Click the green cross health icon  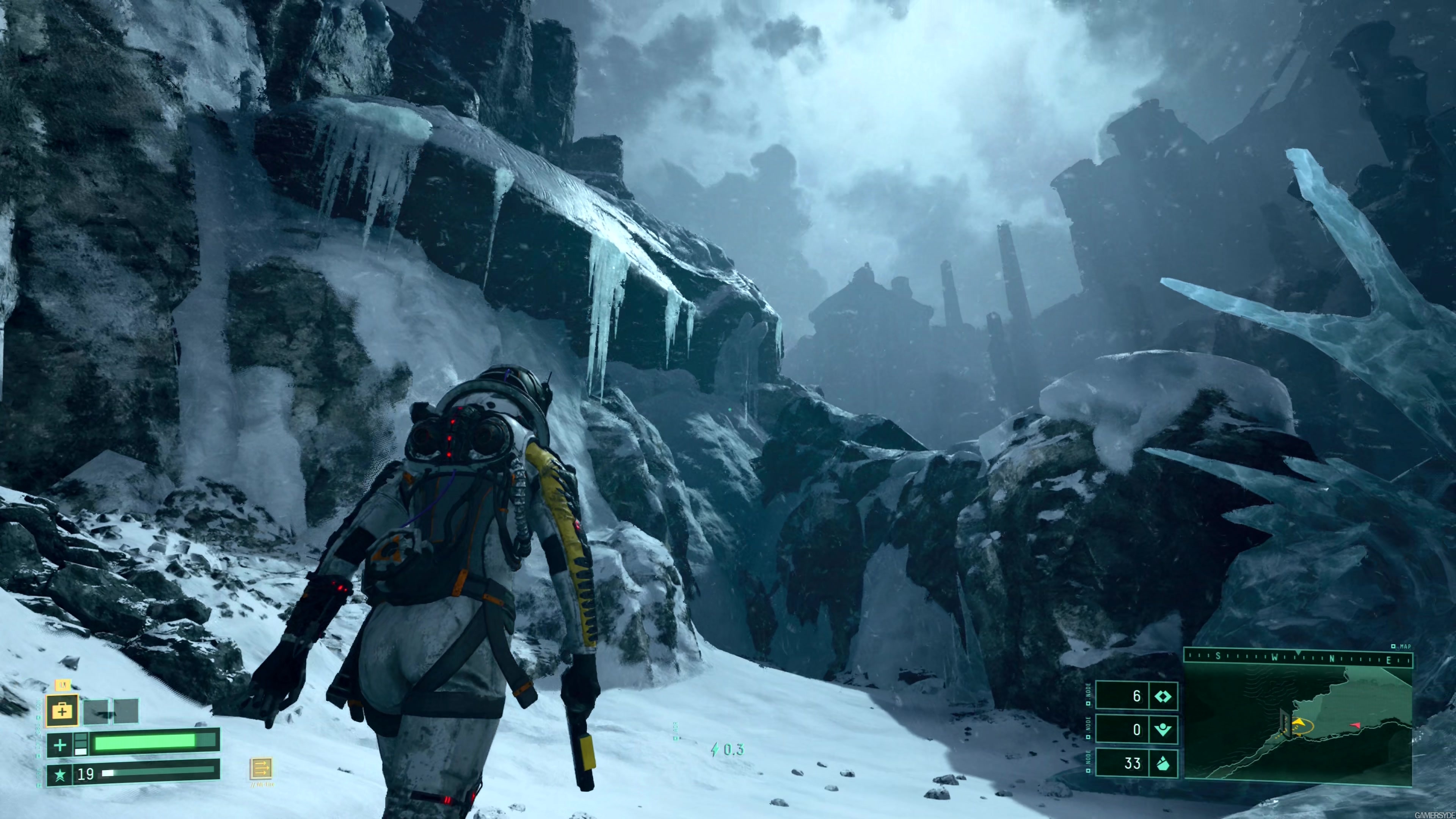[x=60, y=745]
